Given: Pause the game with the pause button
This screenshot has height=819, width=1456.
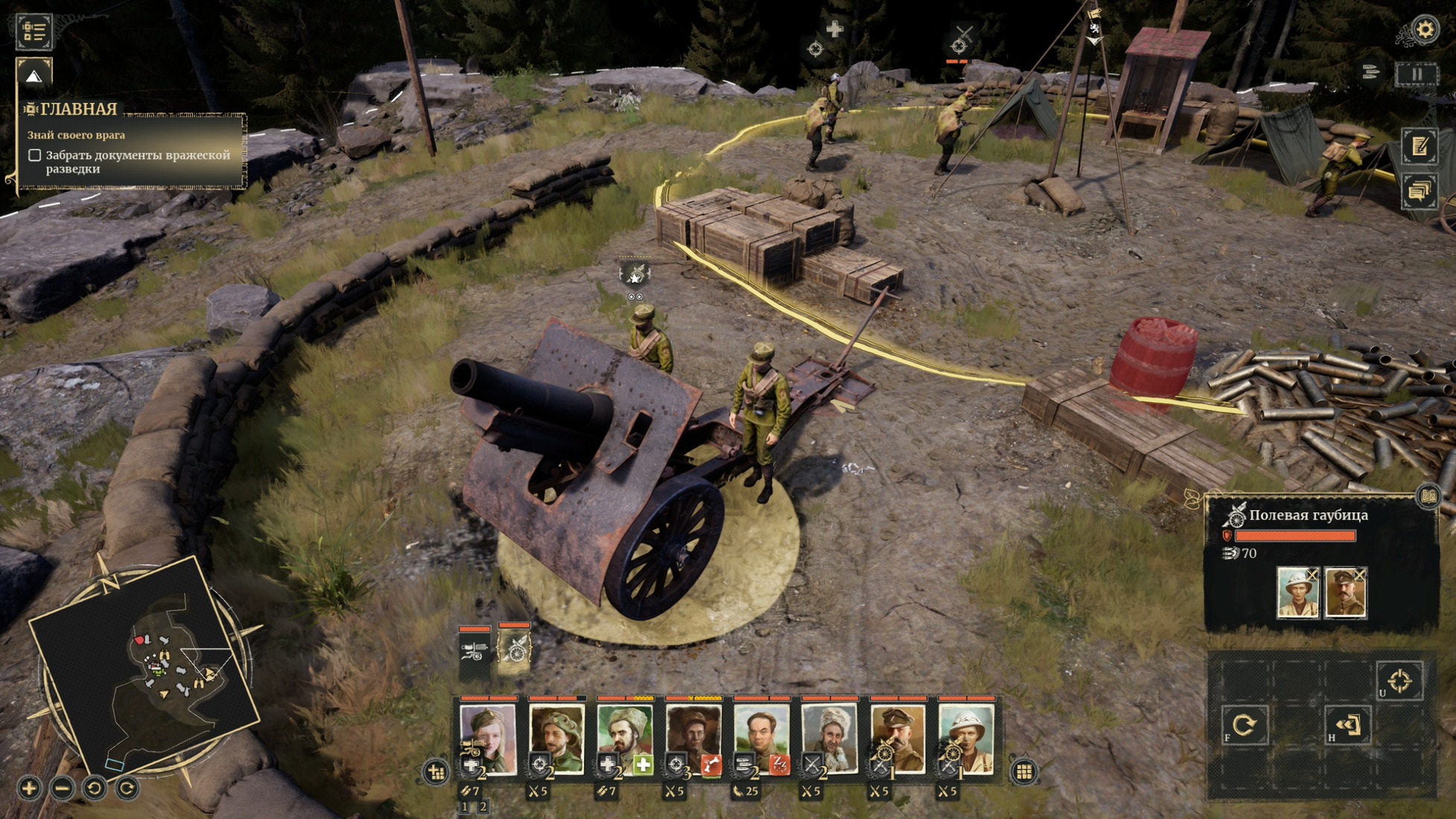Looking at the screenshot, I should coord(1416,74).
